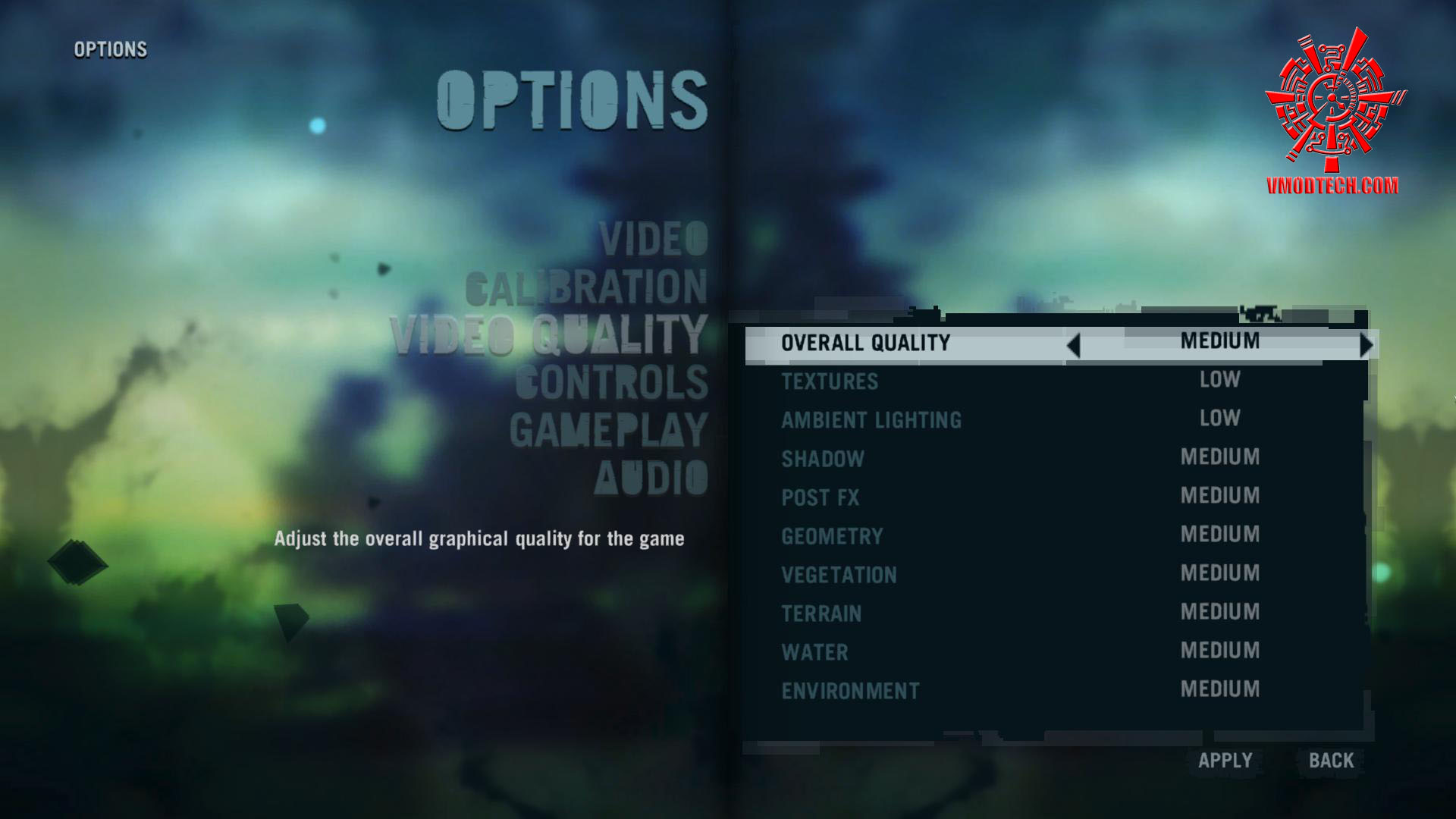Go back from the options screen
Screen dimensions: 1456x819
pyautogui.click(x=1331, y=761)
